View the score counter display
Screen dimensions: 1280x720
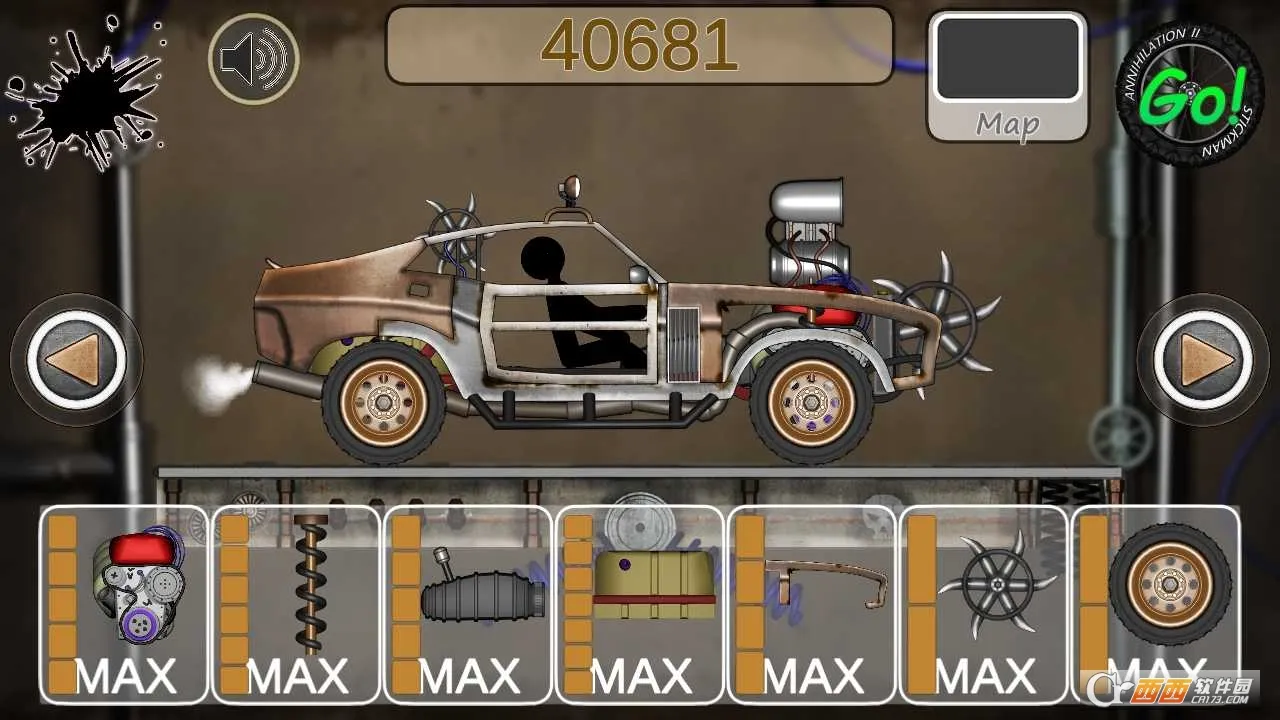tap(640, 43)
